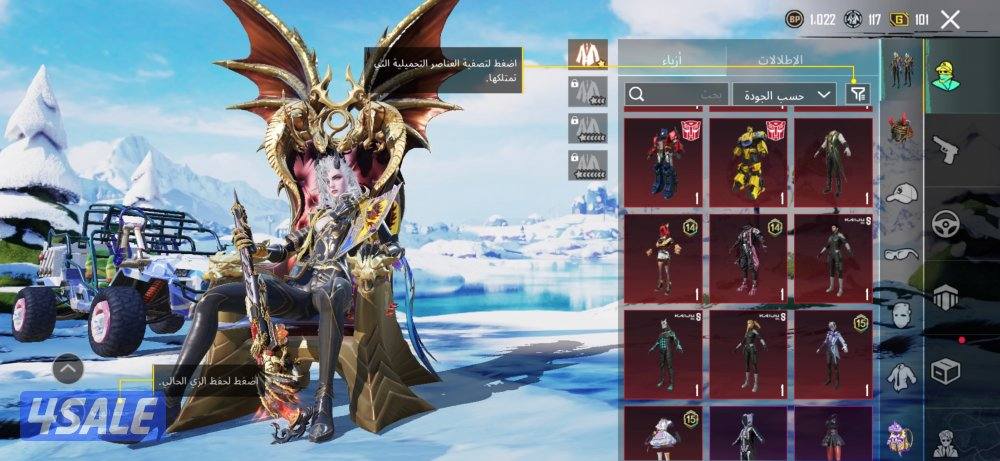This screenshot has width=1000, height=461.
Task: Open the vehicles category with steering wheel
Action: [946, 224]
